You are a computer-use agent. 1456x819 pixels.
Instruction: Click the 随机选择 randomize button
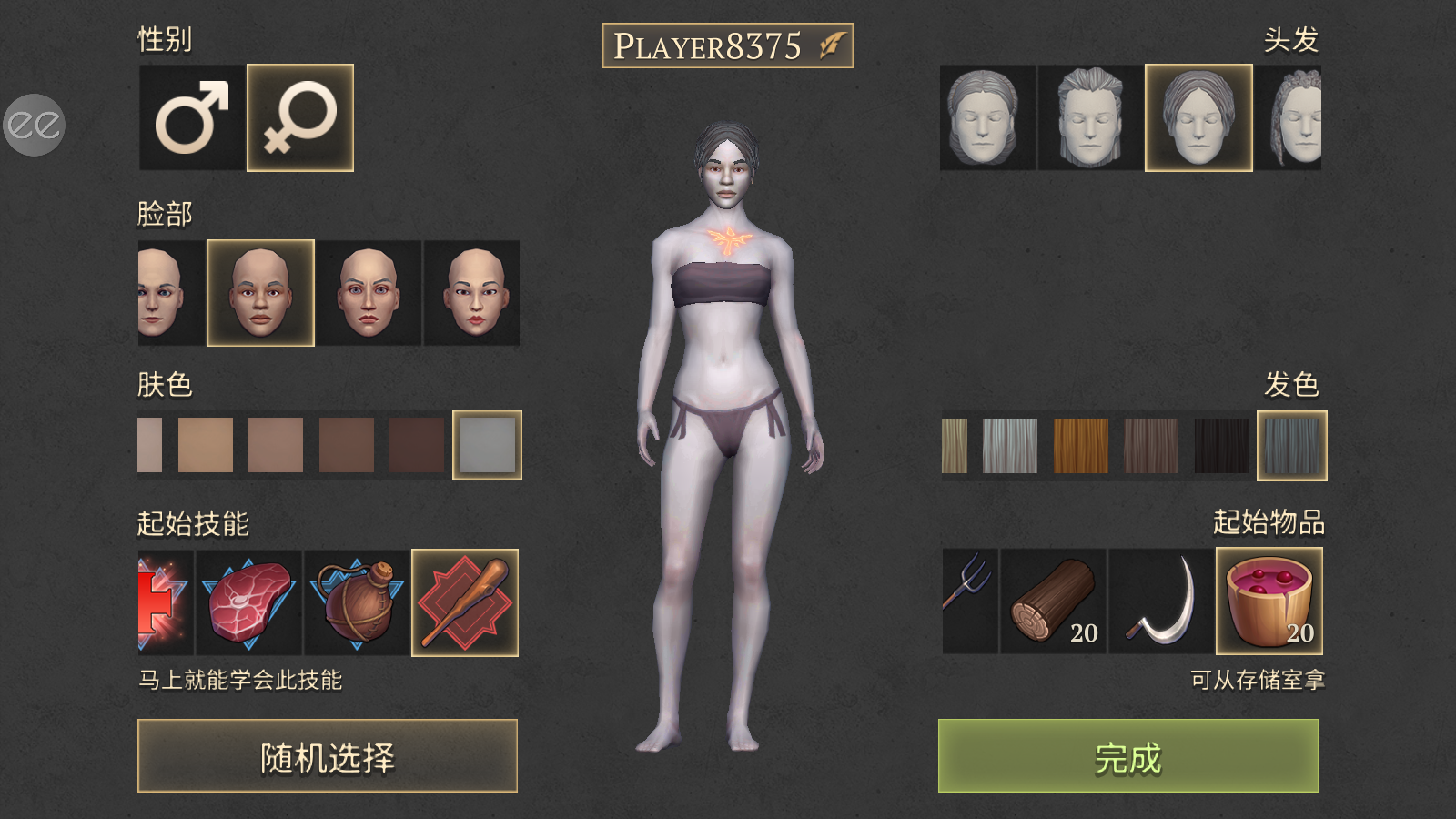point(328,755)
